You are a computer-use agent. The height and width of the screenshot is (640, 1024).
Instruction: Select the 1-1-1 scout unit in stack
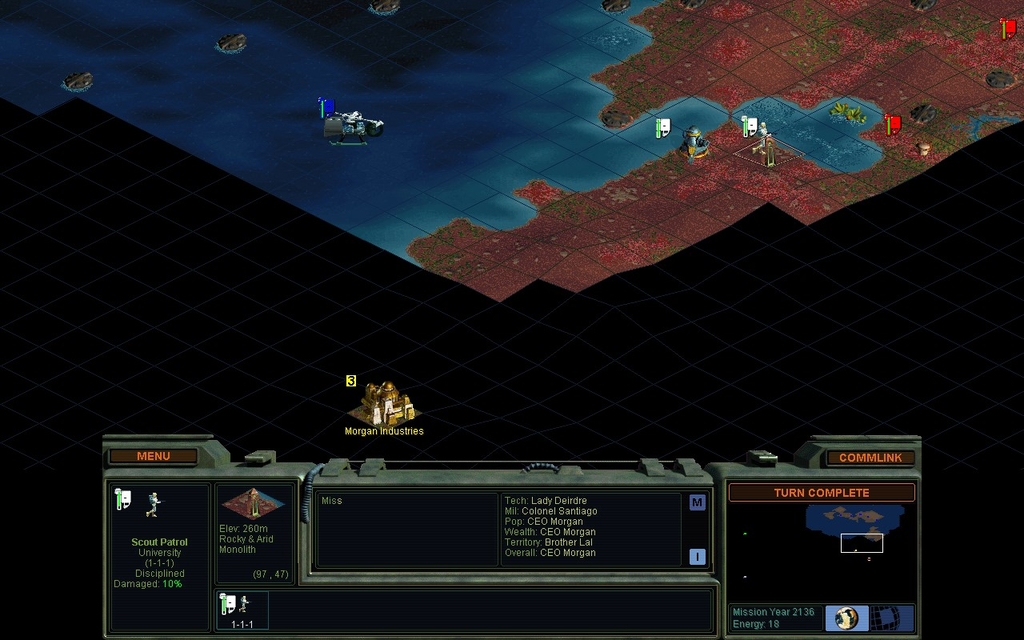point(242,606)
